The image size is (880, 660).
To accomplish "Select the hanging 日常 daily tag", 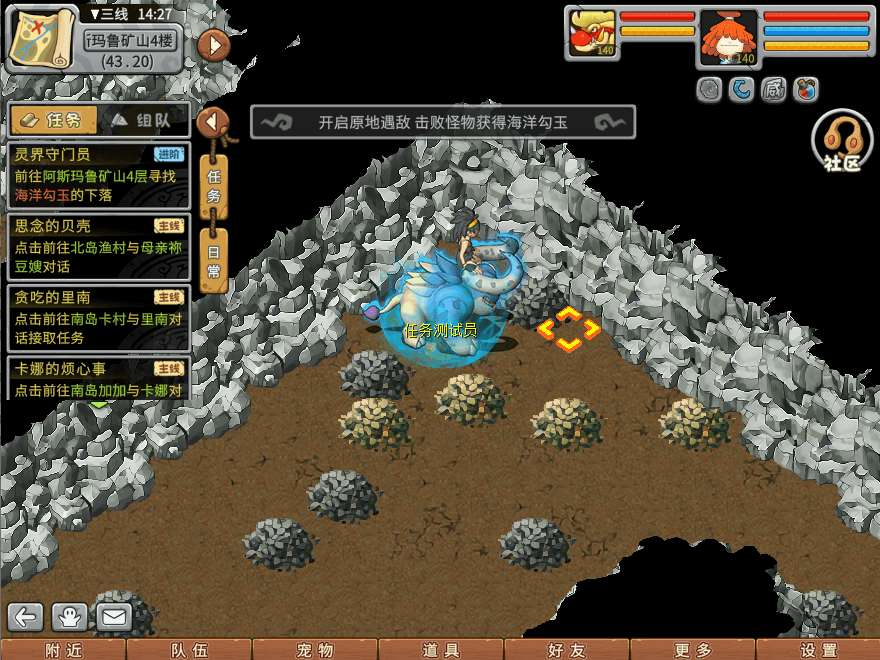I will [x=213, y=259].
